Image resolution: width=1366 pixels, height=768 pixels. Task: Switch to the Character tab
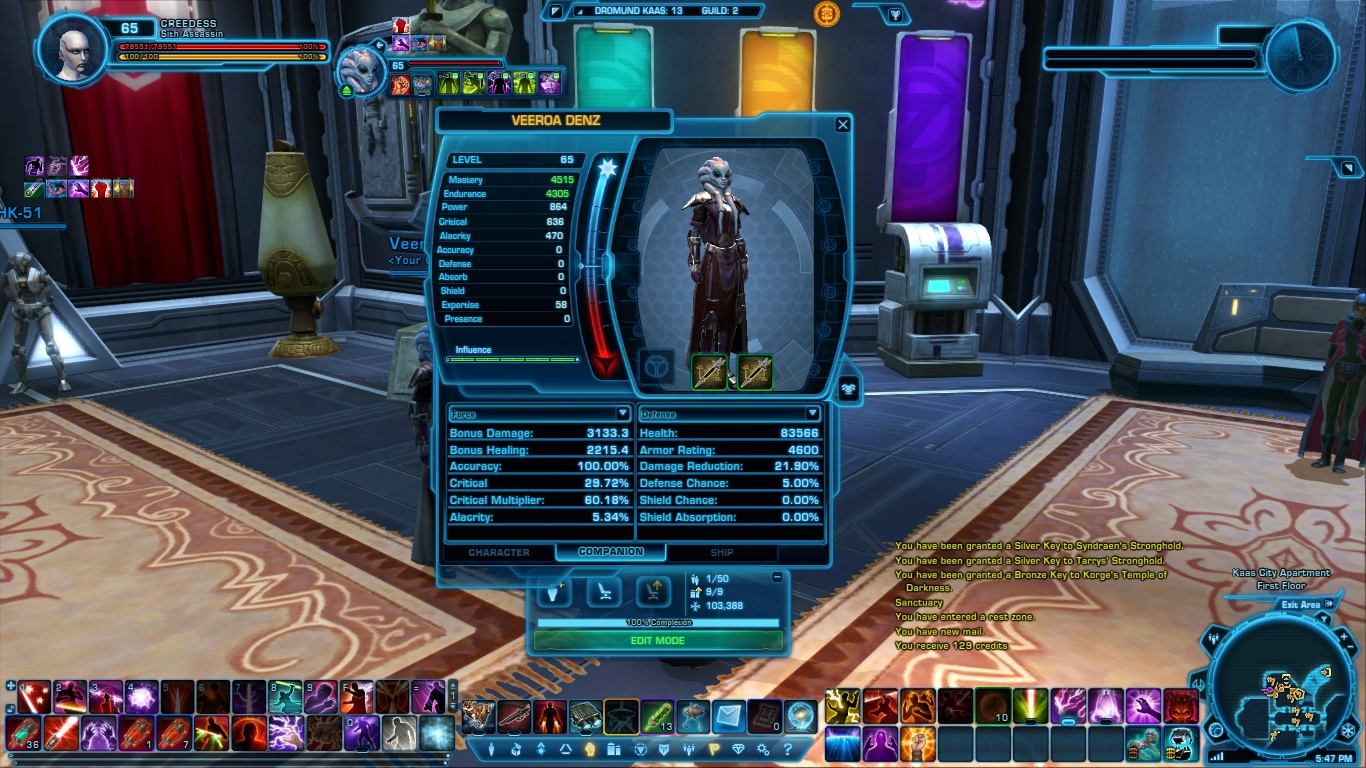point(498,552)
